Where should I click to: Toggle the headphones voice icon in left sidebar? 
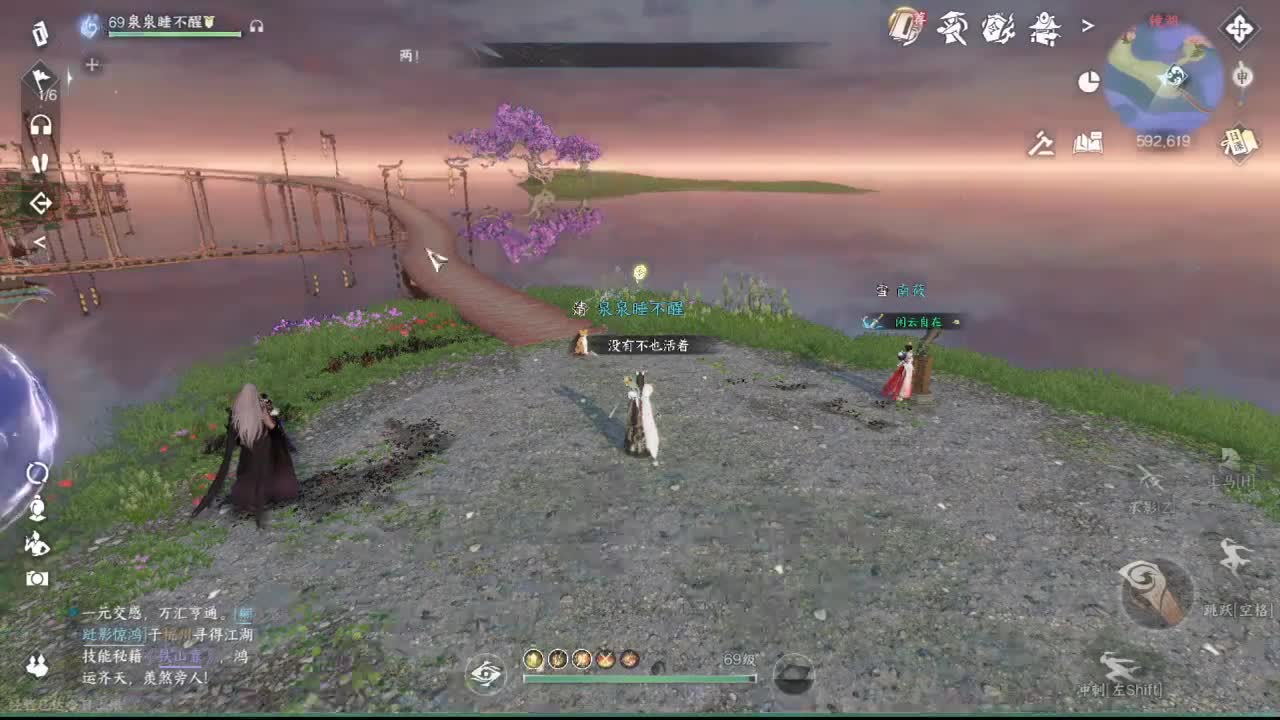pyautogui.click(x=42, y=124)
